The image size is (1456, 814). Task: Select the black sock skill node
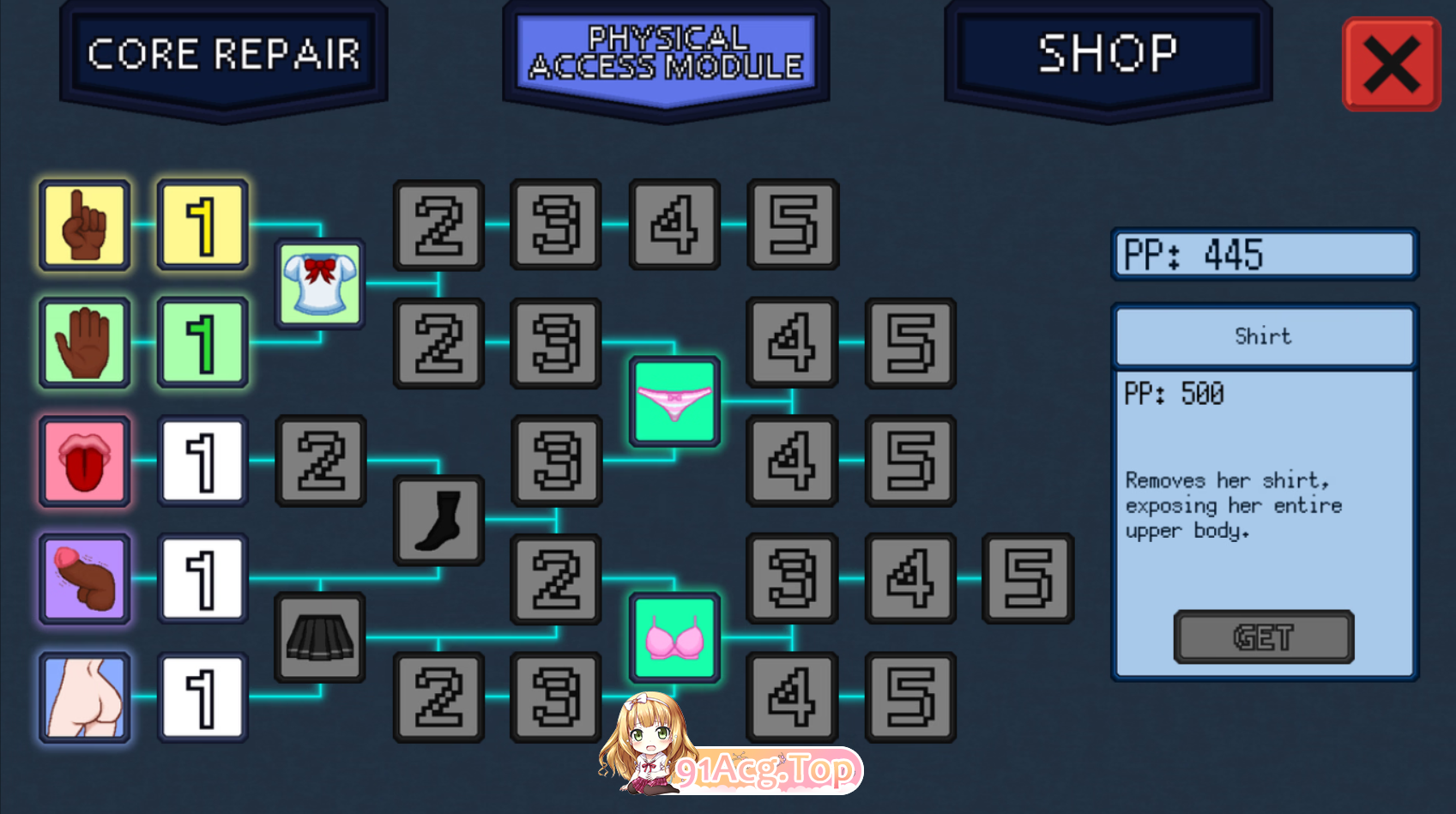coord(438,519)
